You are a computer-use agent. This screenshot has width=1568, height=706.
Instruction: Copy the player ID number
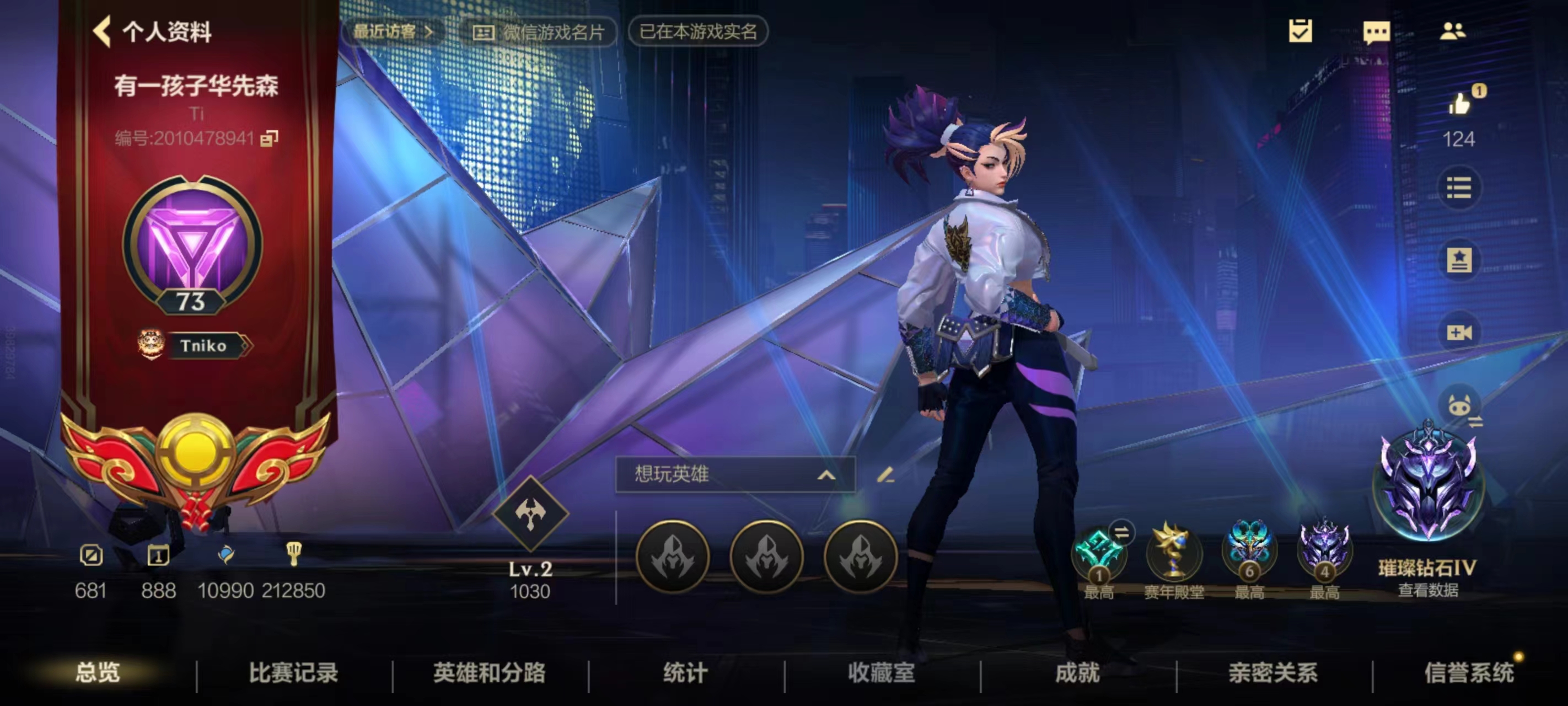[269, 138]
